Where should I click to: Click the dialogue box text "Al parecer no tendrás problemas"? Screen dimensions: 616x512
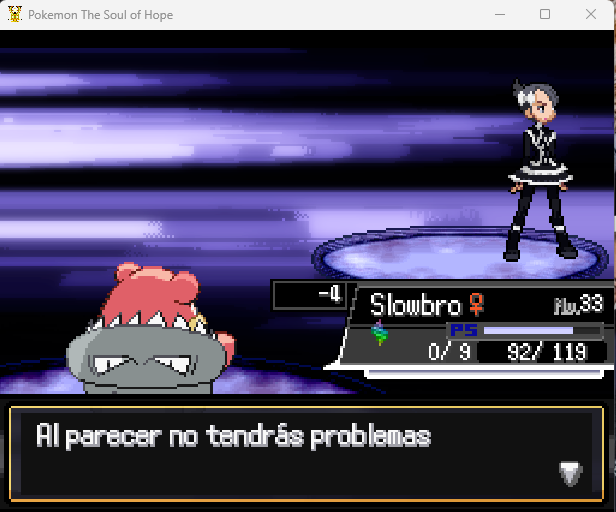233,437
